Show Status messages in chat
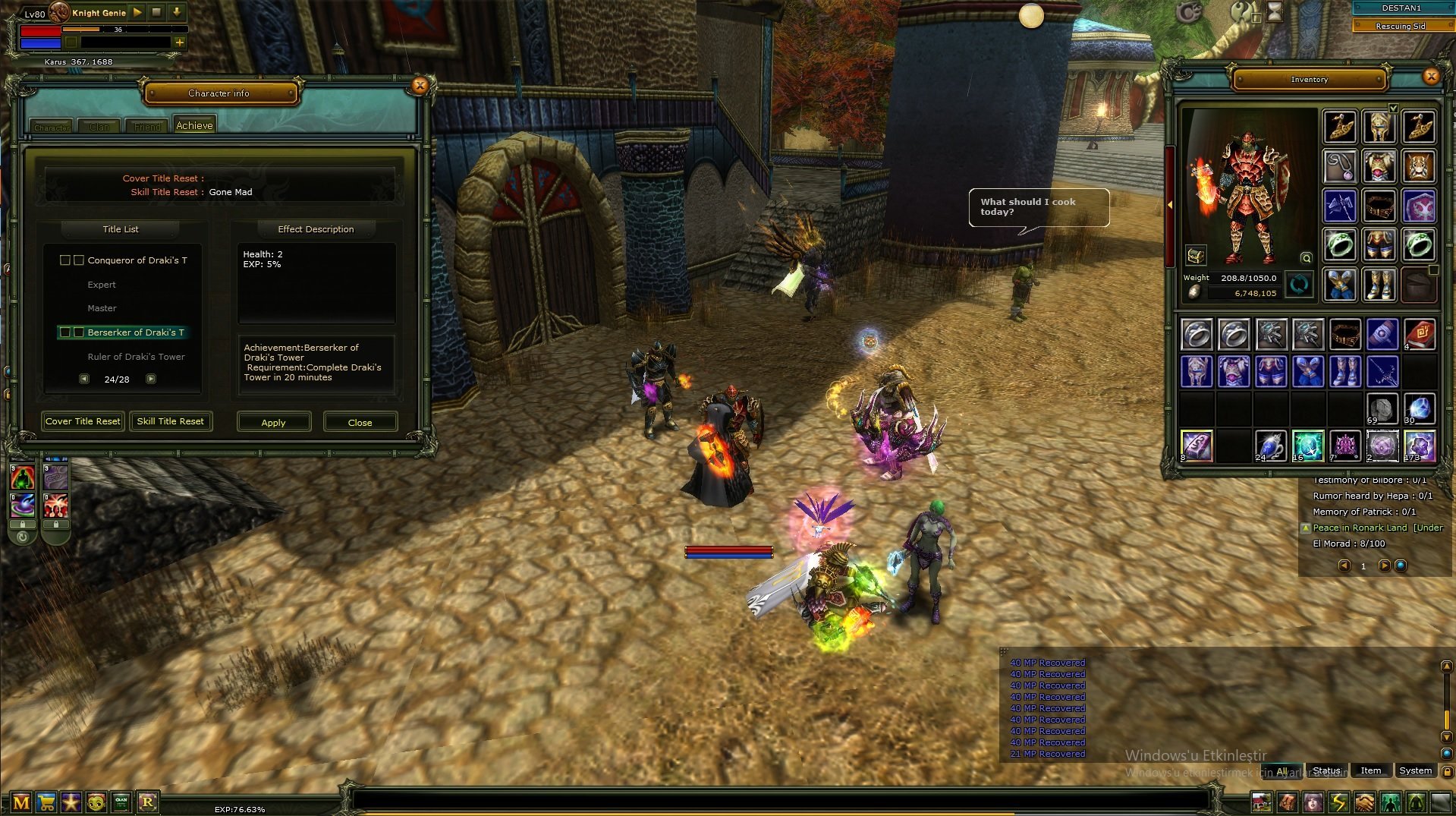This screenshot has width=1456, height=816. point(1326,770)
